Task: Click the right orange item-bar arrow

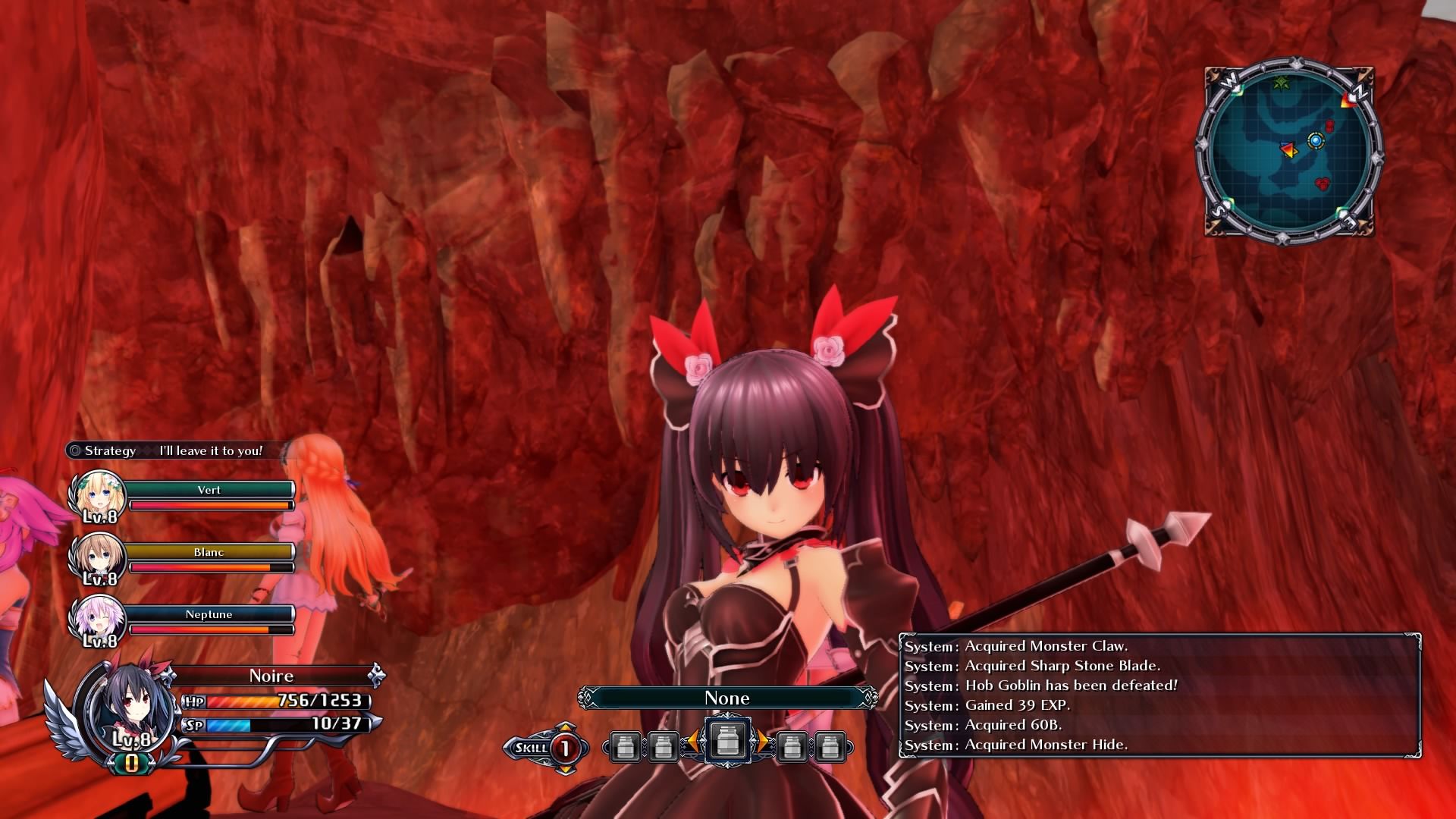Action: 762,742
